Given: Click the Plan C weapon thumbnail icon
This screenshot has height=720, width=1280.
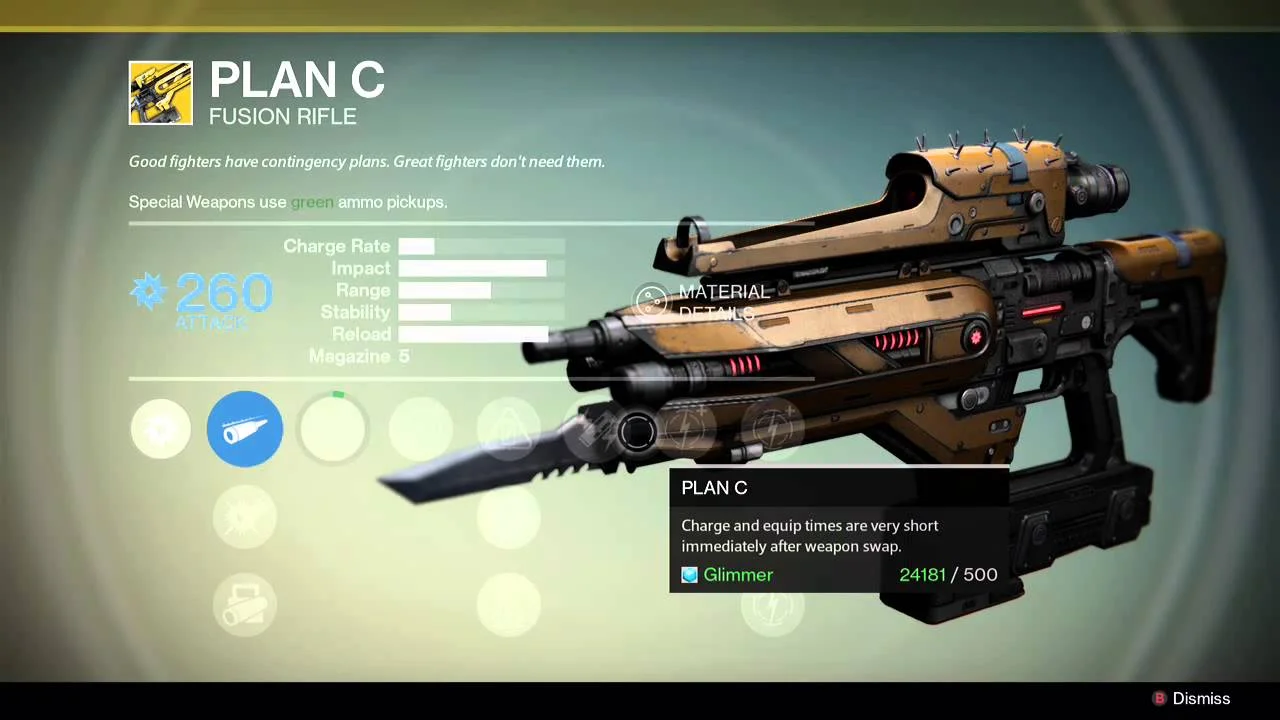Looking at the screenshot, I should click(x=161, y=93).
